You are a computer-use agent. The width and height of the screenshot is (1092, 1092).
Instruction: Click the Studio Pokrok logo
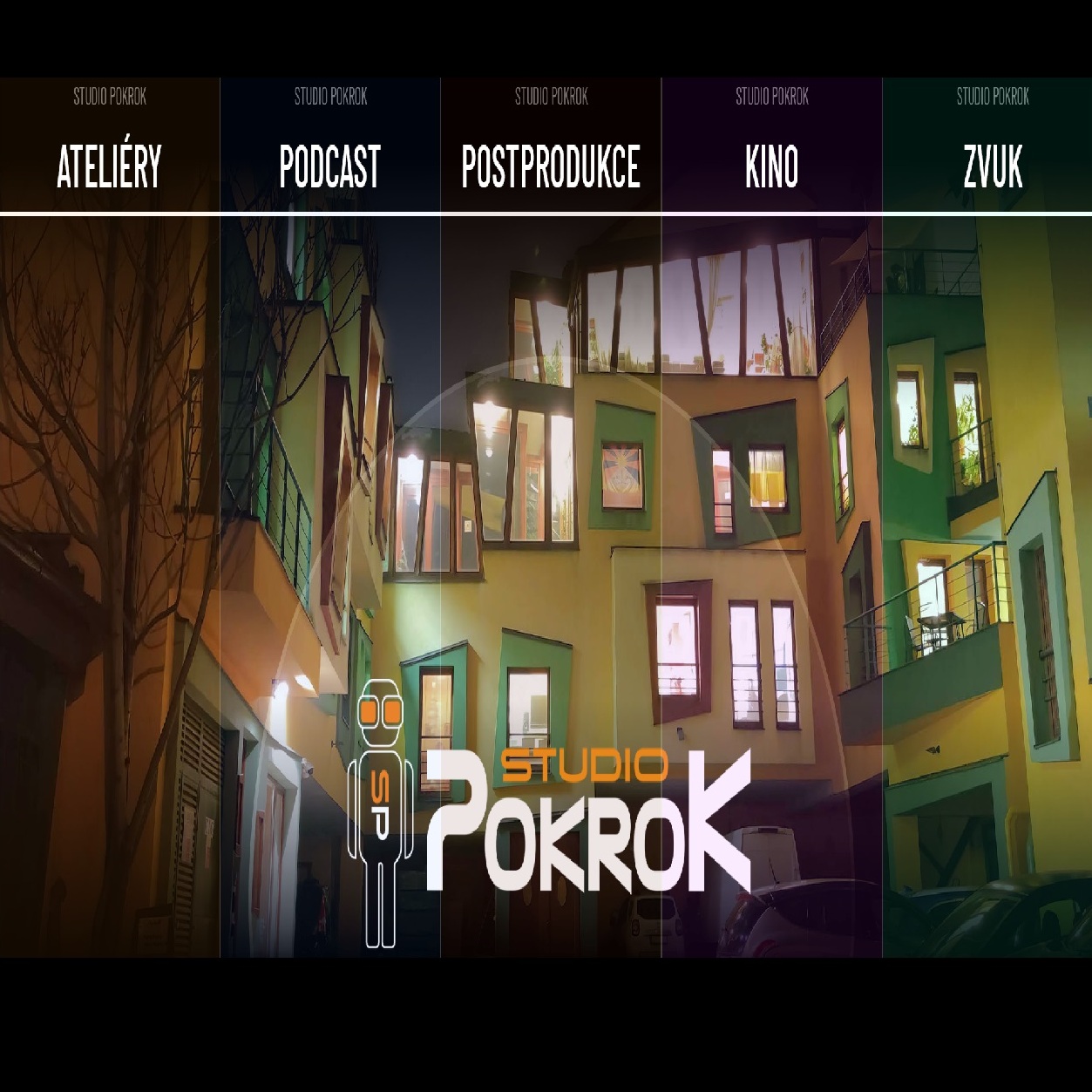point(551,815)
